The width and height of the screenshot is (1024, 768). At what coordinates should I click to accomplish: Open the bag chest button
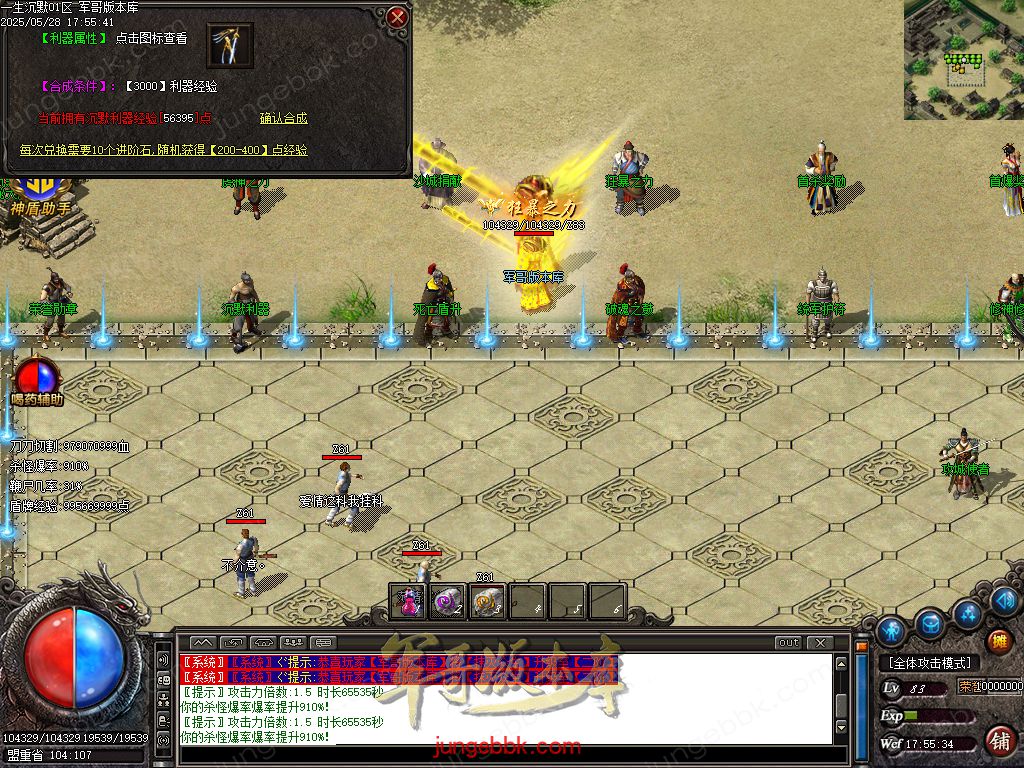930,623
